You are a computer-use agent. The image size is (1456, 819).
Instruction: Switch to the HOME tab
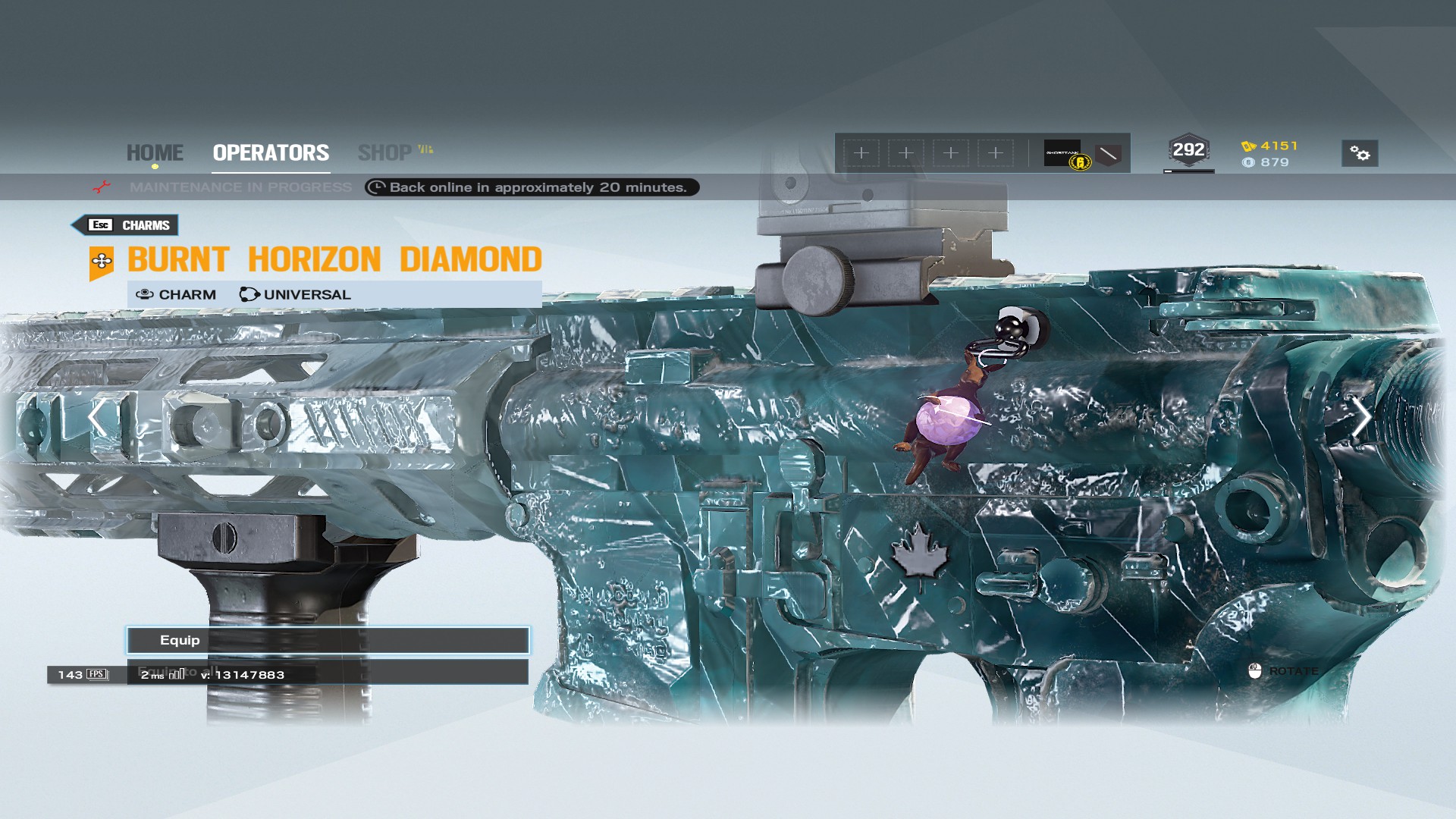(155, 152)
